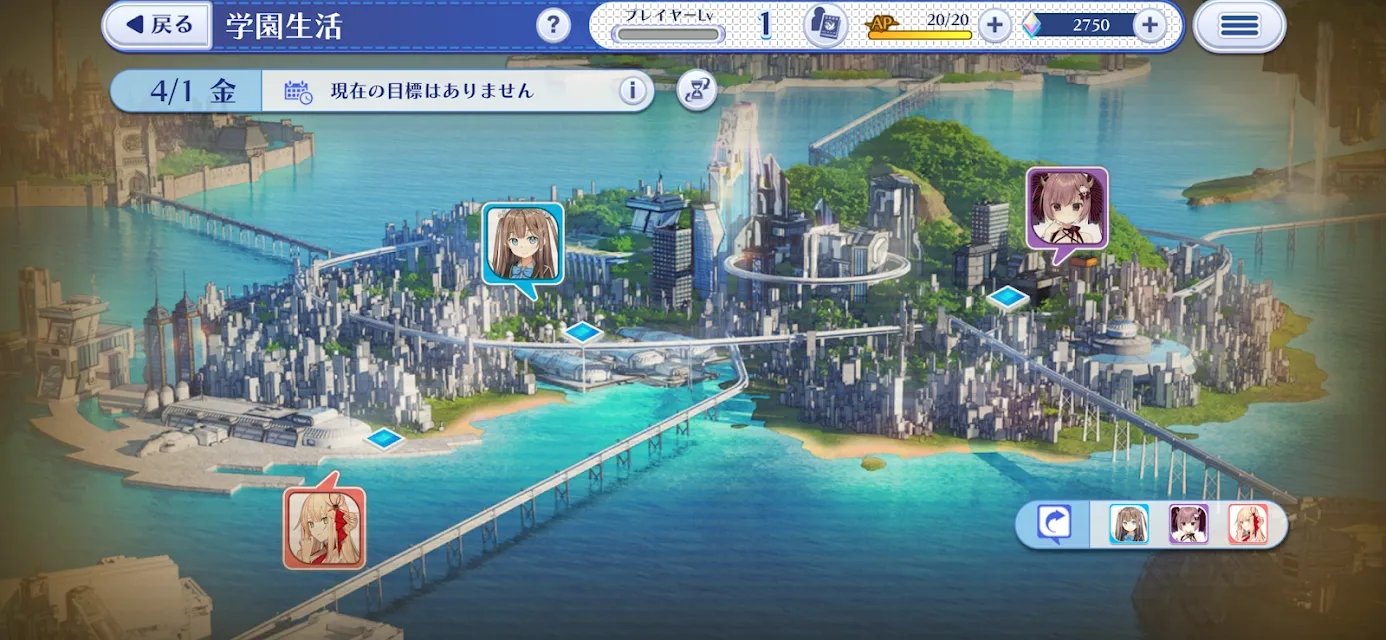The image size is (1386, 640).
Task: Select the brown-haired girl map marker
Action: [523, 244]
